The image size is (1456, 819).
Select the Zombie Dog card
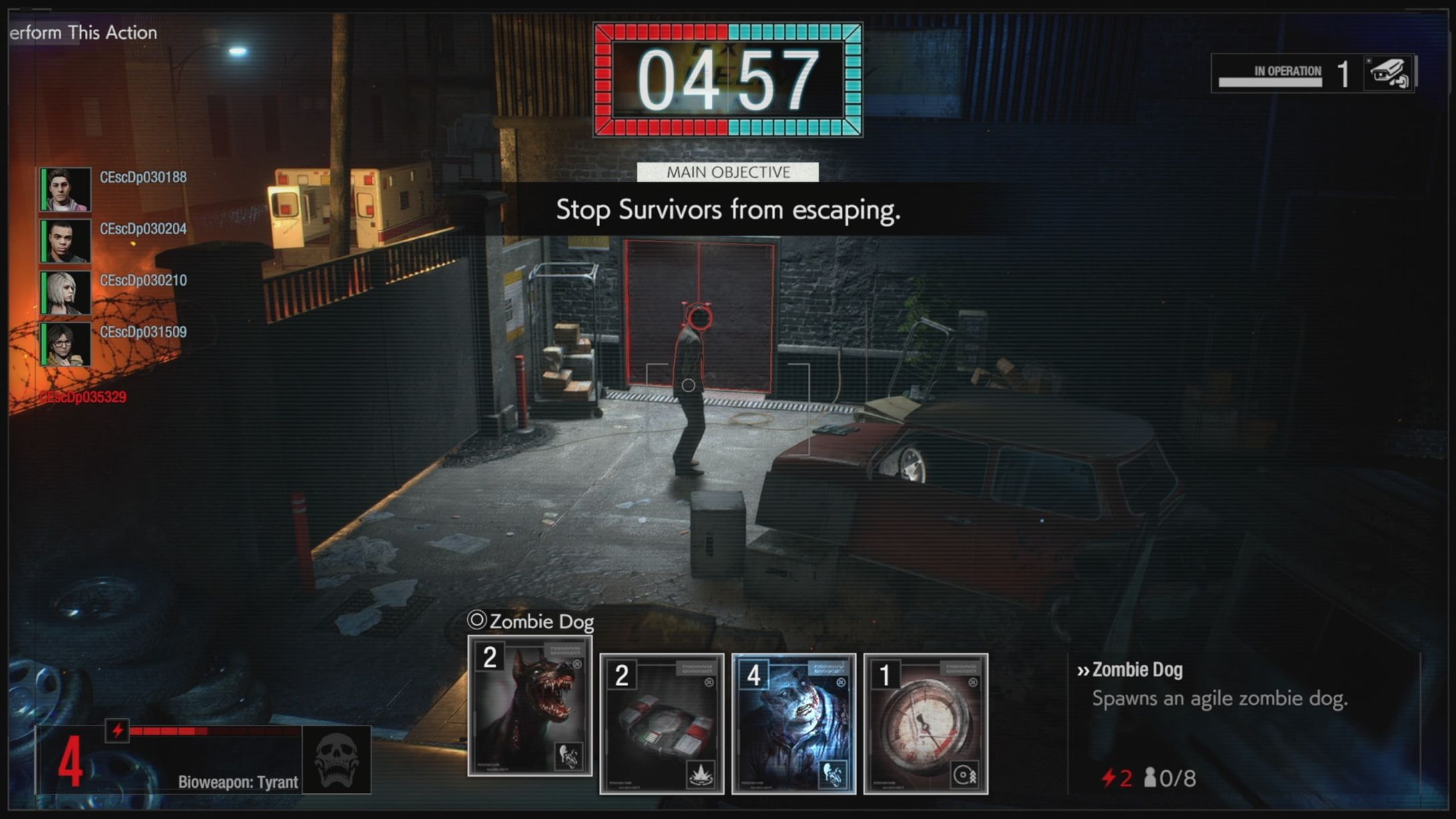530,706
